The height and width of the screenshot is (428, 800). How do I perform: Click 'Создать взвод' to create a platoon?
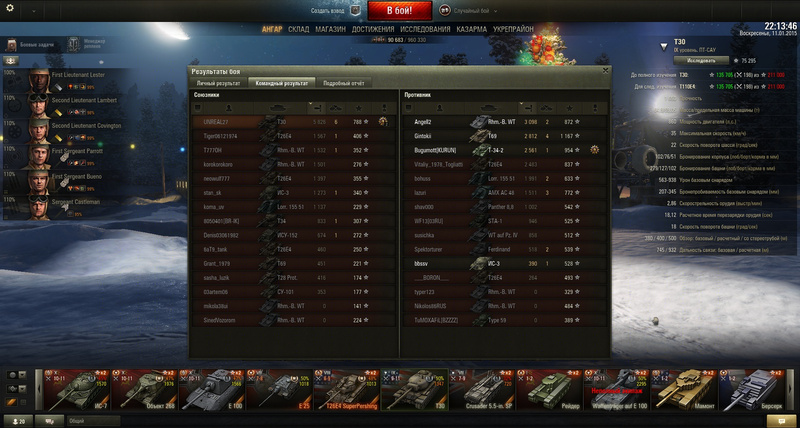328,10
